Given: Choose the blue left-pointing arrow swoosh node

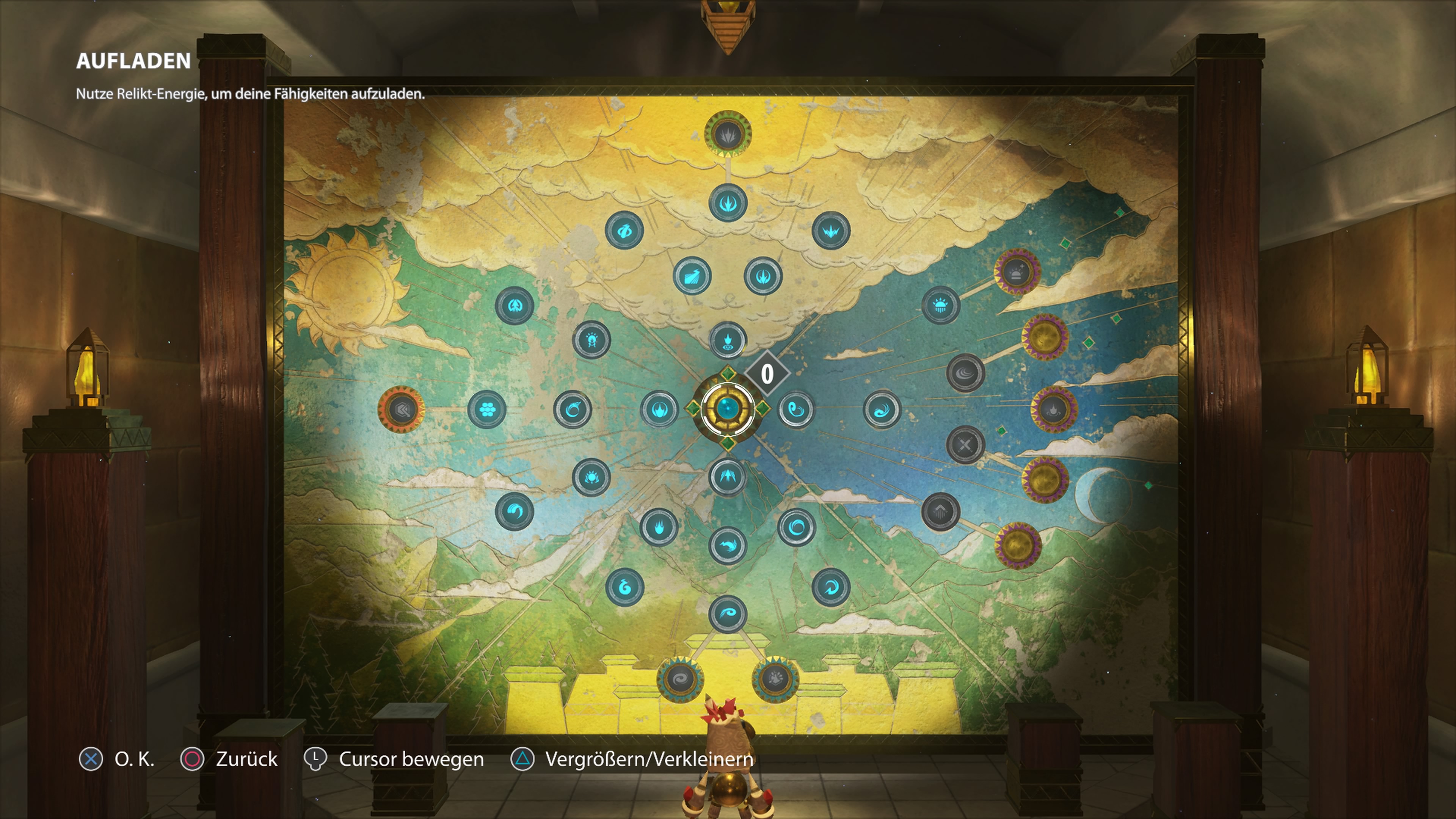Looking at the screenshot, I should (728, 546).
